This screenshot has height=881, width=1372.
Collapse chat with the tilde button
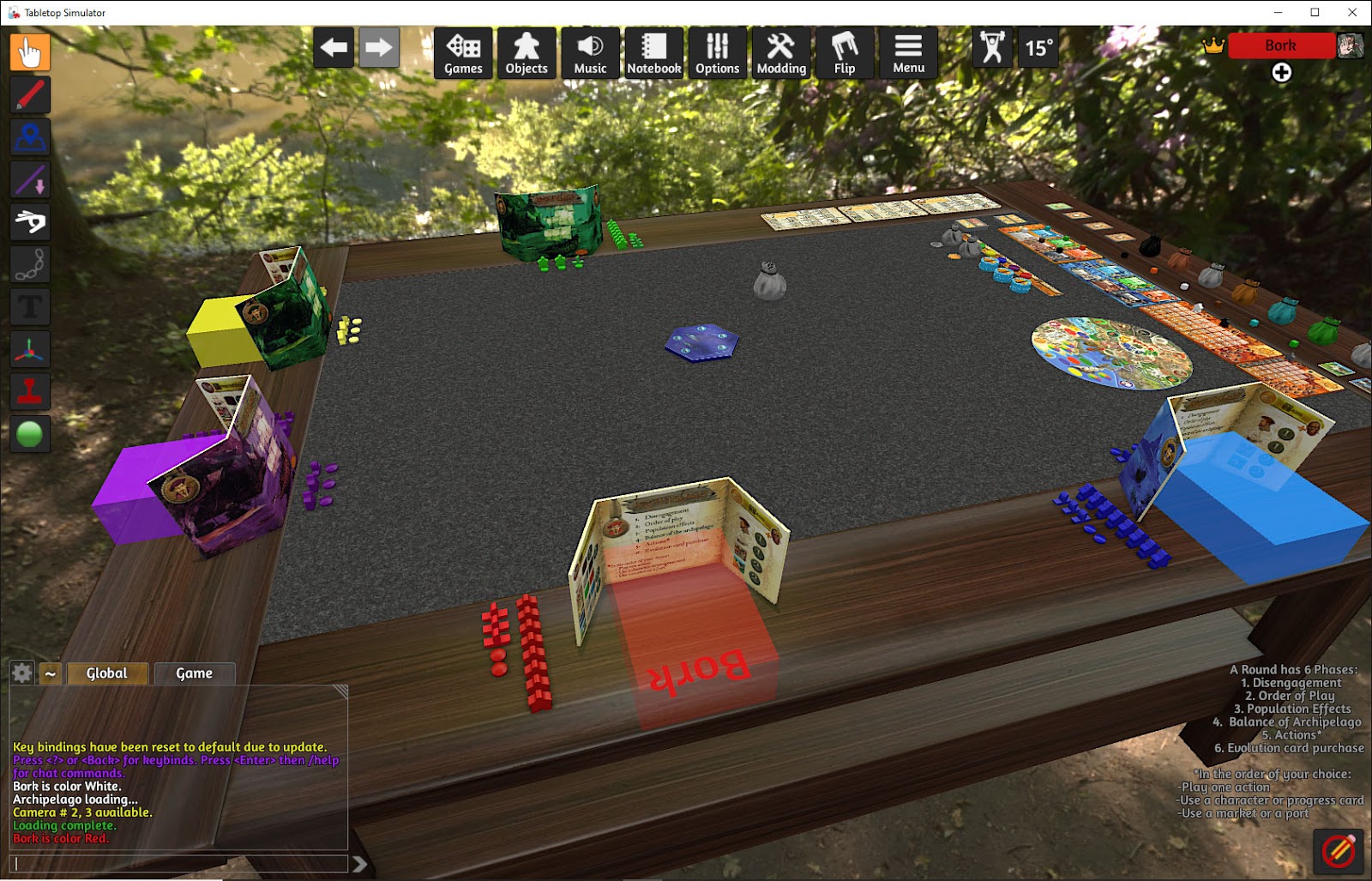51,673
